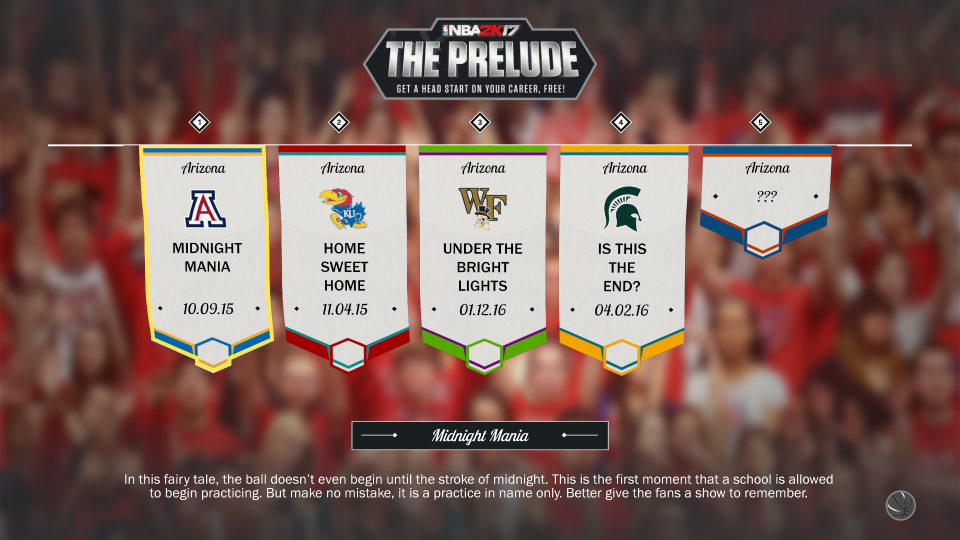This screenshot has height=540, width=960.
Task: Click the diamond marker numbered 1
Action: click(201, 123)
